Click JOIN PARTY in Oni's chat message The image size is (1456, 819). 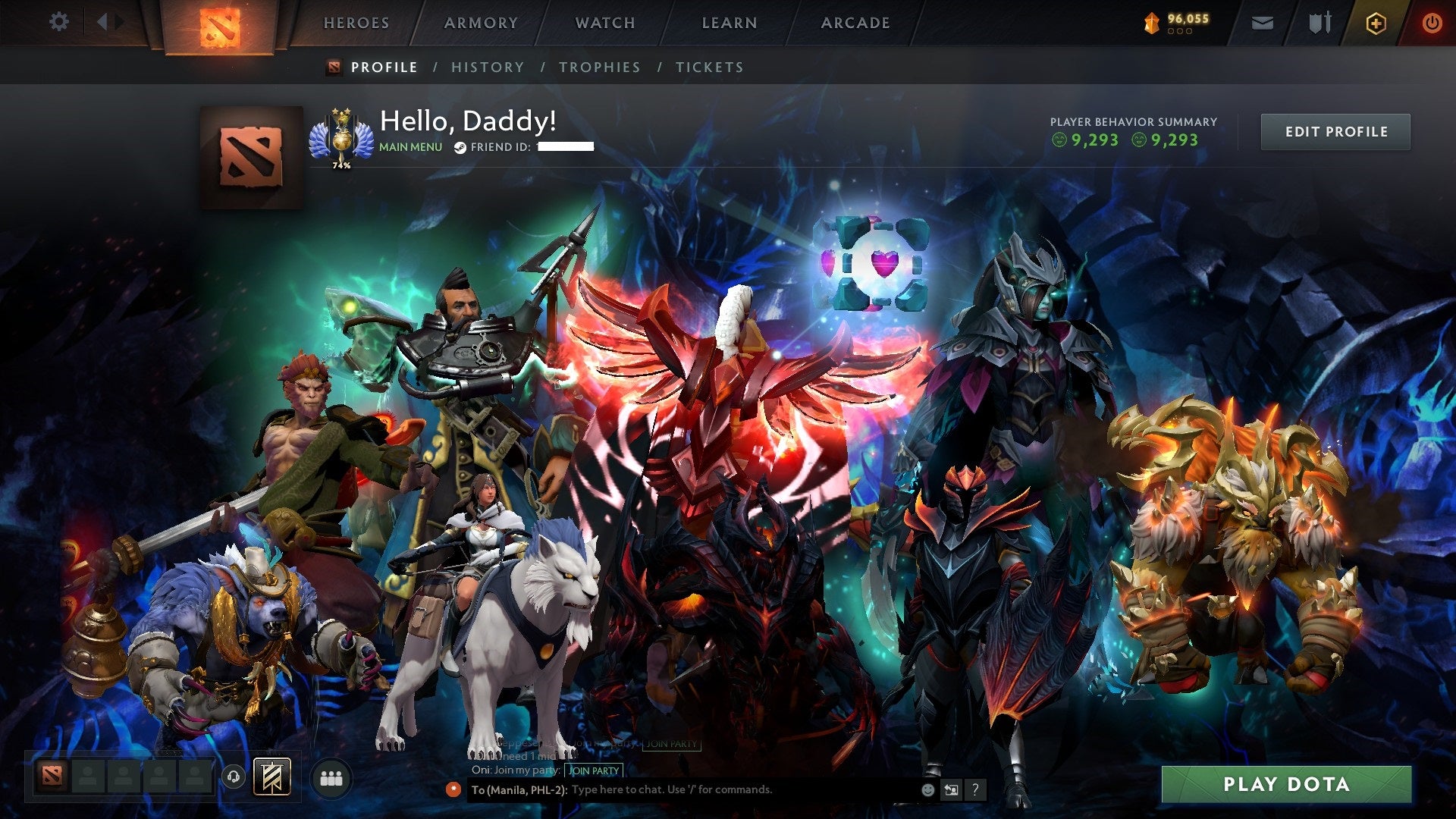point(595,770)
